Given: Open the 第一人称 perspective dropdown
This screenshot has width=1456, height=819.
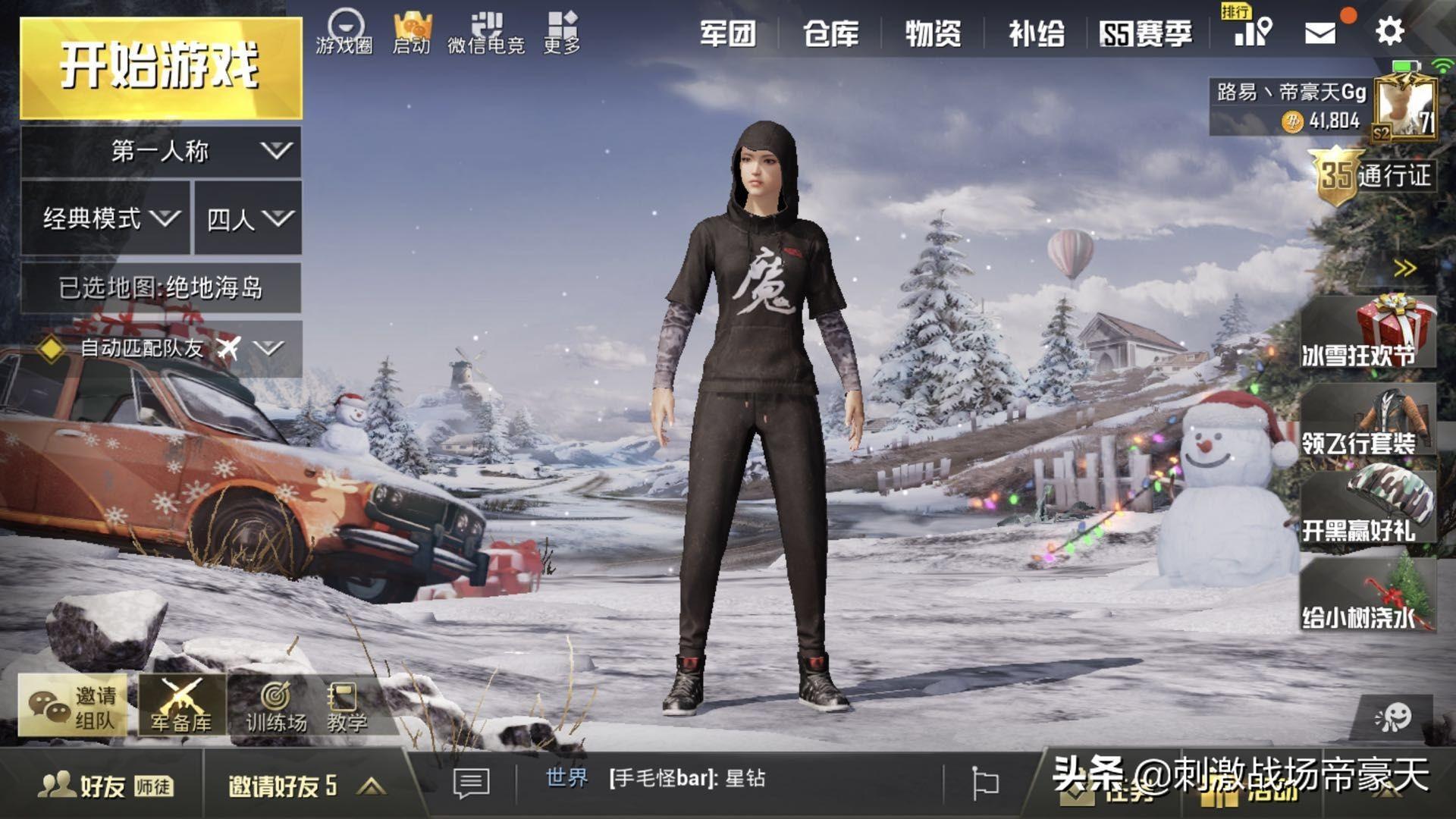Looking at the screenshot, I should pos(161,151).
